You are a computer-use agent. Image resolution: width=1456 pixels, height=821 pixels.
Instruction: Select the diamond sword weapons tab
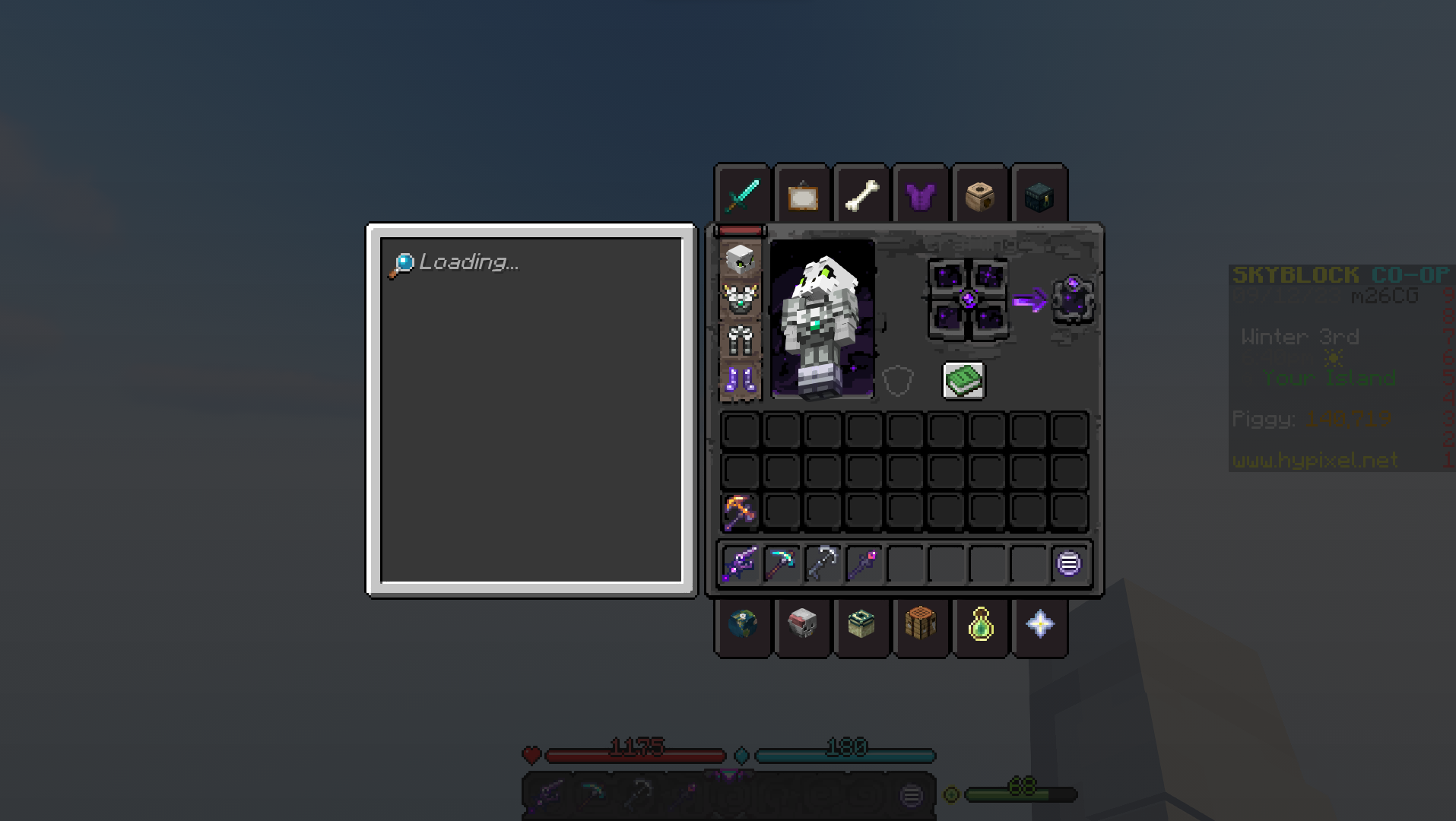pos(744,194)
